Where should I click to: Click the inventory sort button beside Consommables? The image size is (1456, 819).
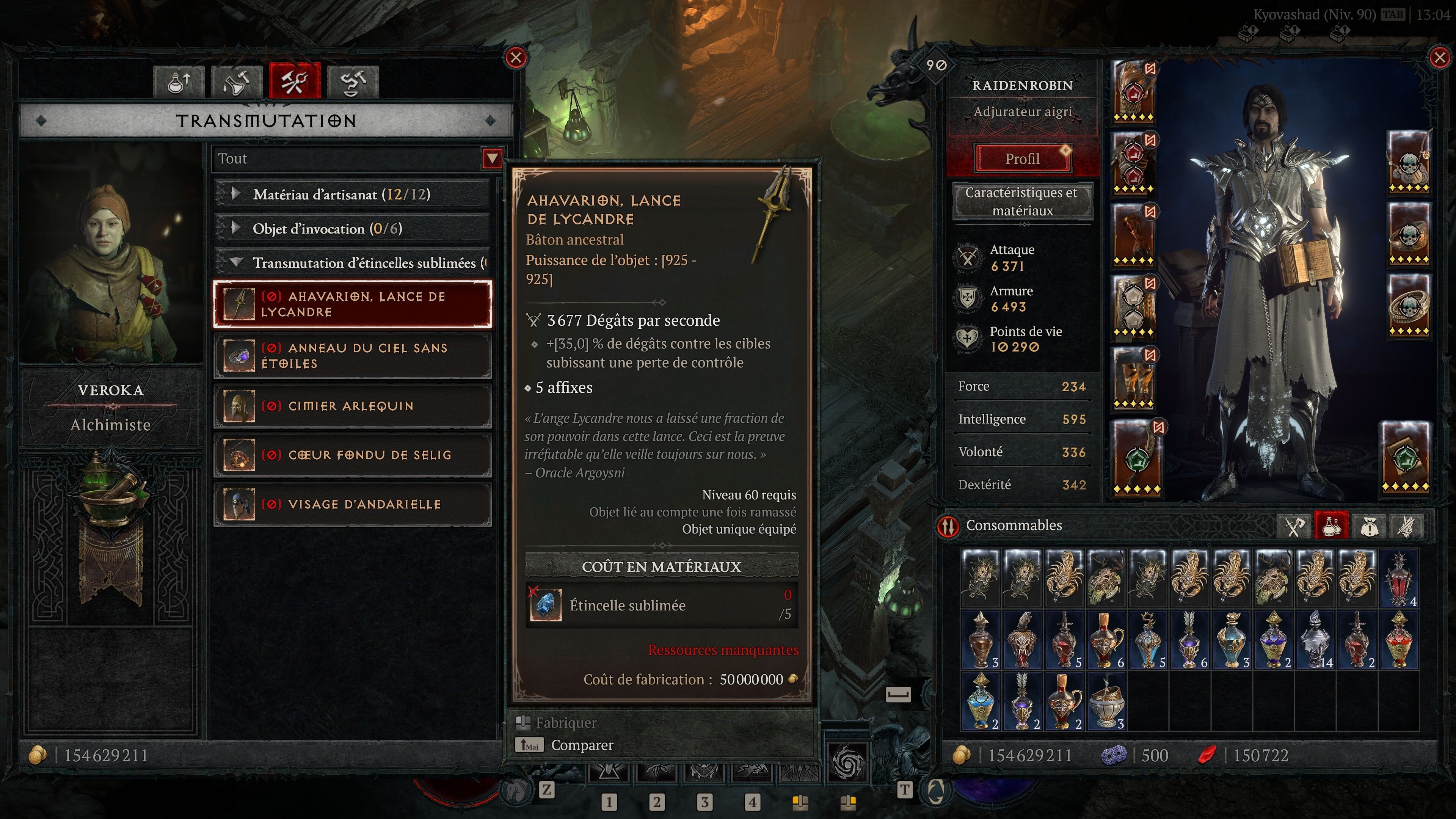948,526
